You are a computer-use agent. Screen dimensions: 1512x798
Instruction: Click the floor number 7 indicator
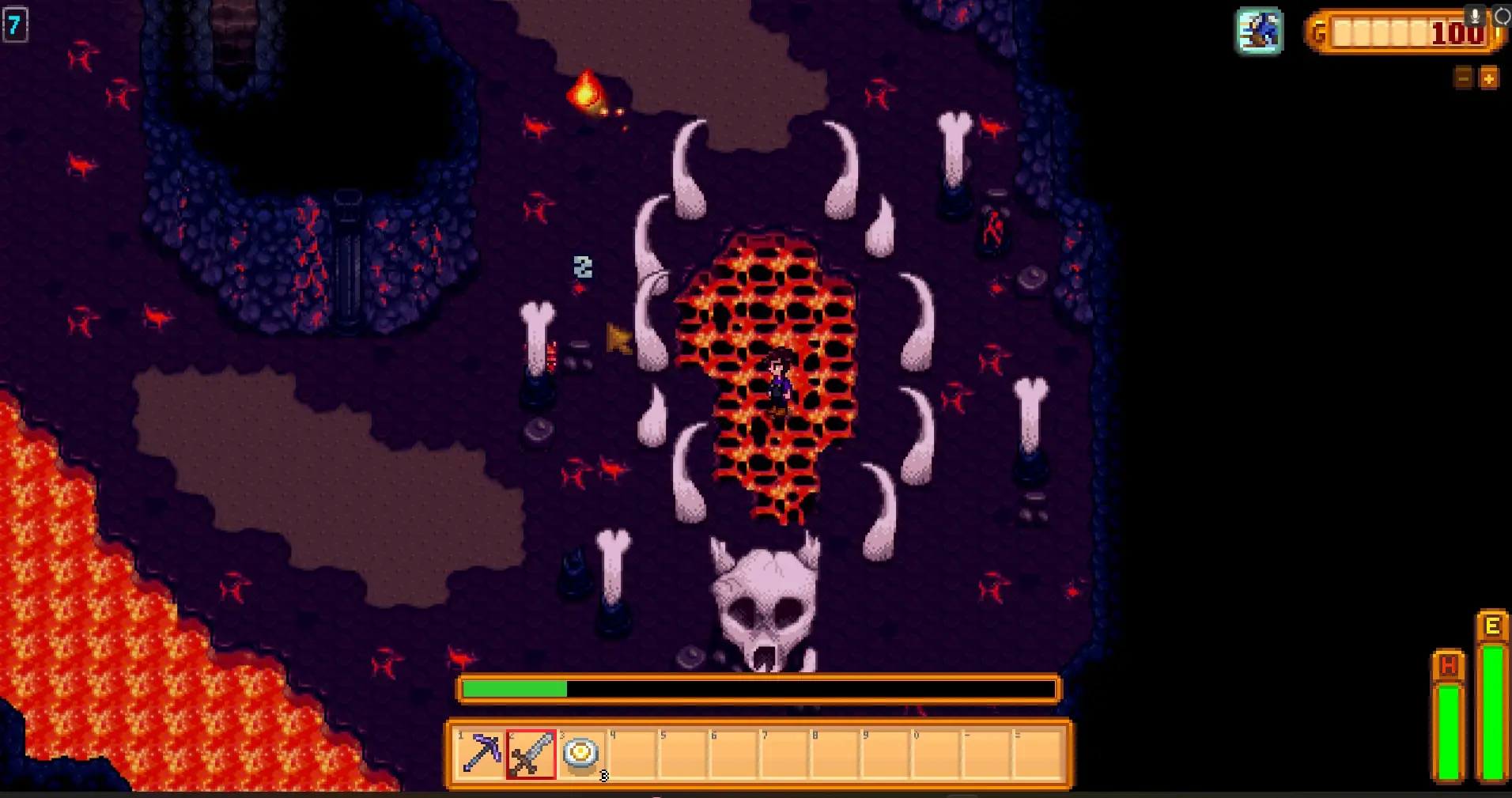click(13, 25)
